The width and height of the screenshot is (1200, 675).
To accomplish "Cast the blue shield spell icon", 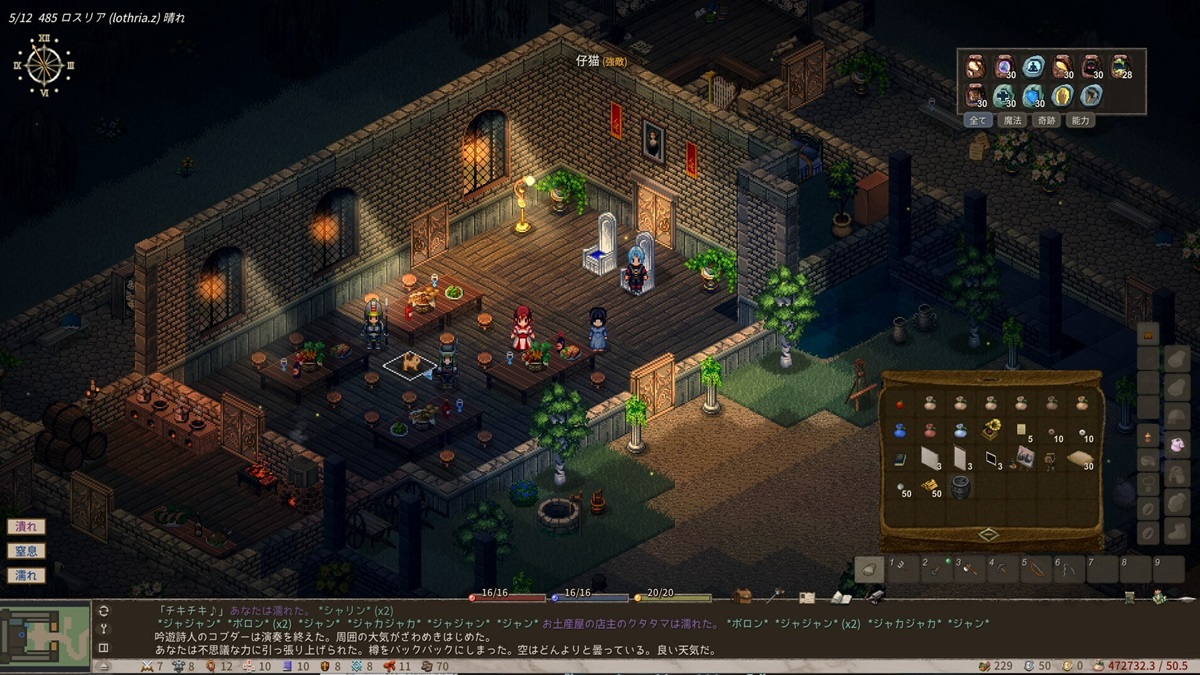I will click(1032, 96).
